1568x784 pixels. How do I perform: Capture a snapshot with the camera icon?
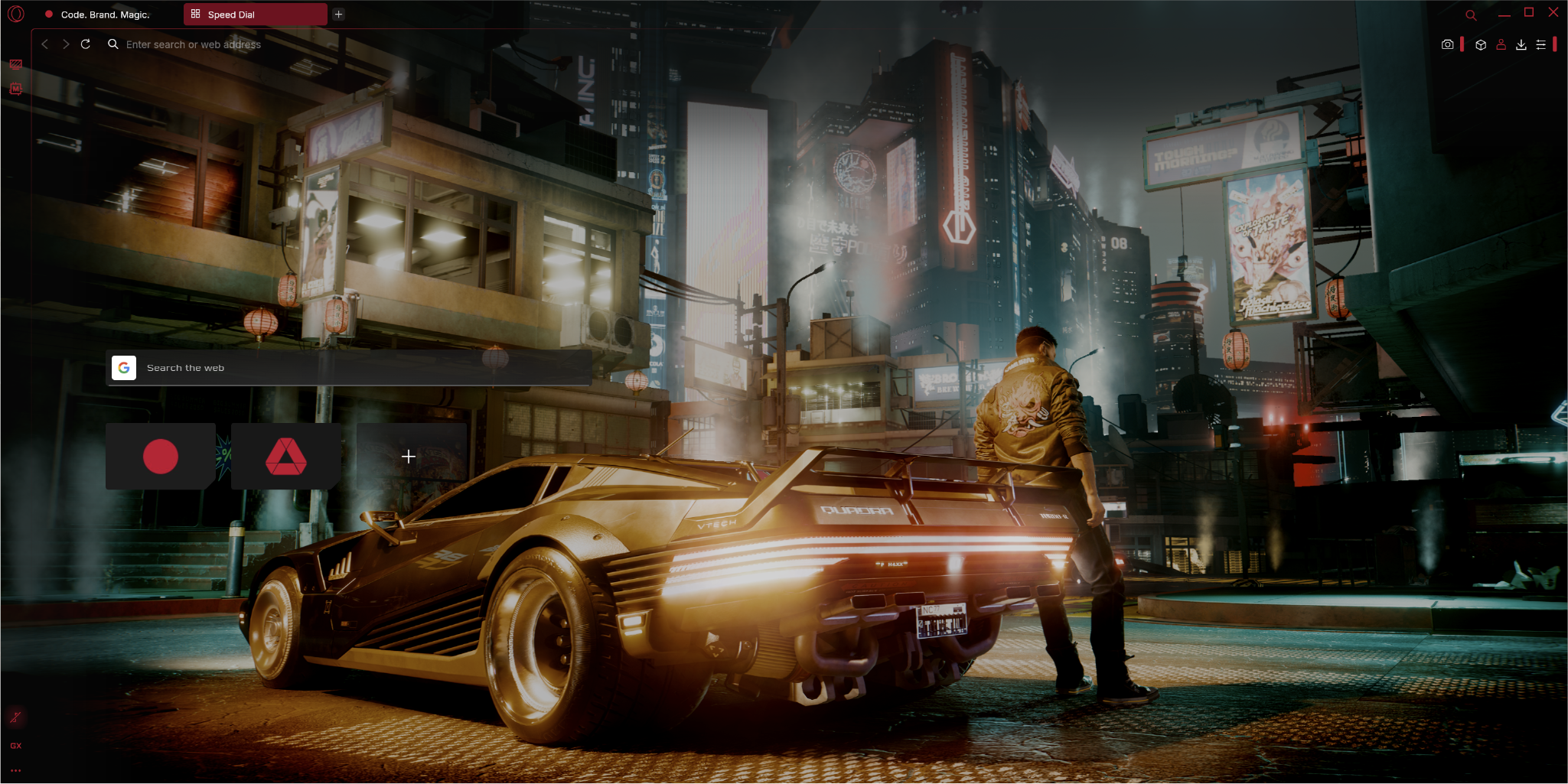pos(1447,44)
